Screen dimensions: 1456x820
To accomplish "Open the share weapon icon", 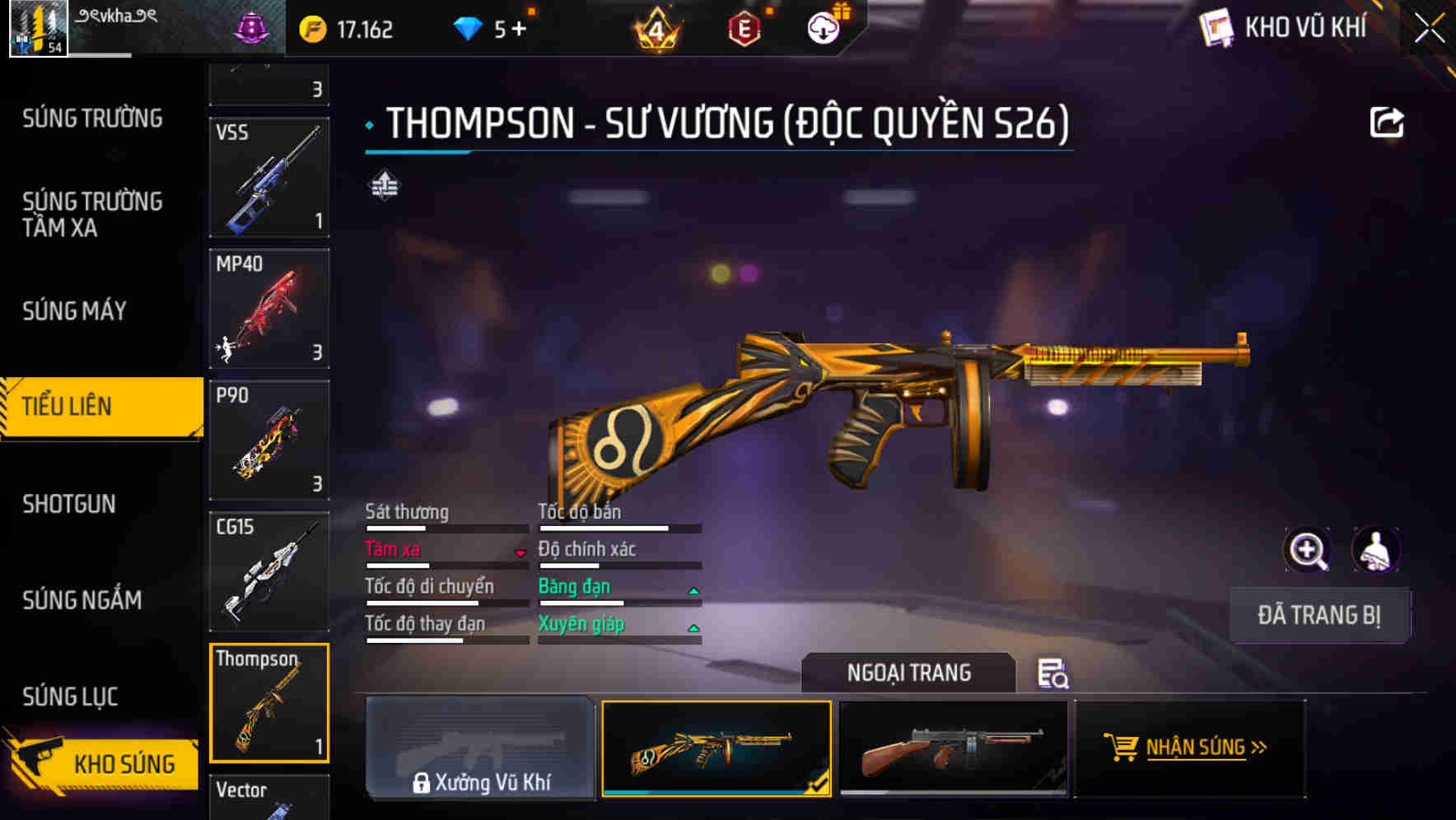I will 1388,121.
